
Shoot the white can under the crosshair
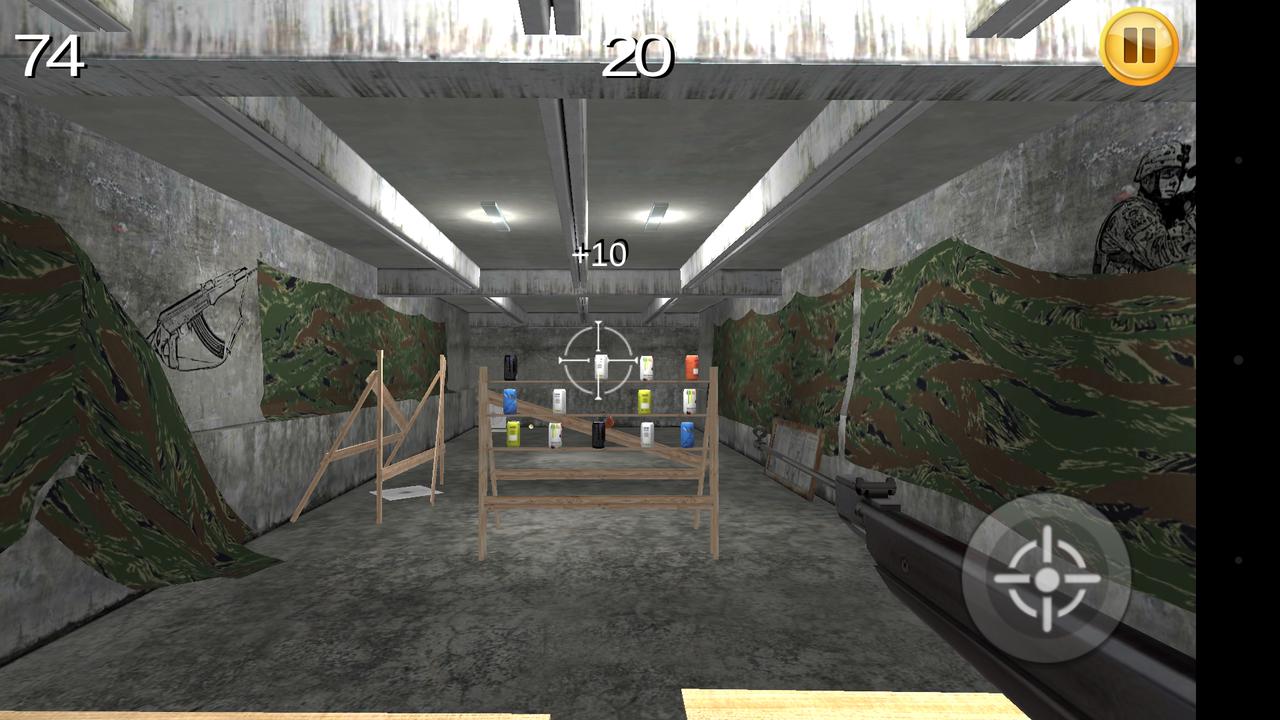tap(601, 364)
